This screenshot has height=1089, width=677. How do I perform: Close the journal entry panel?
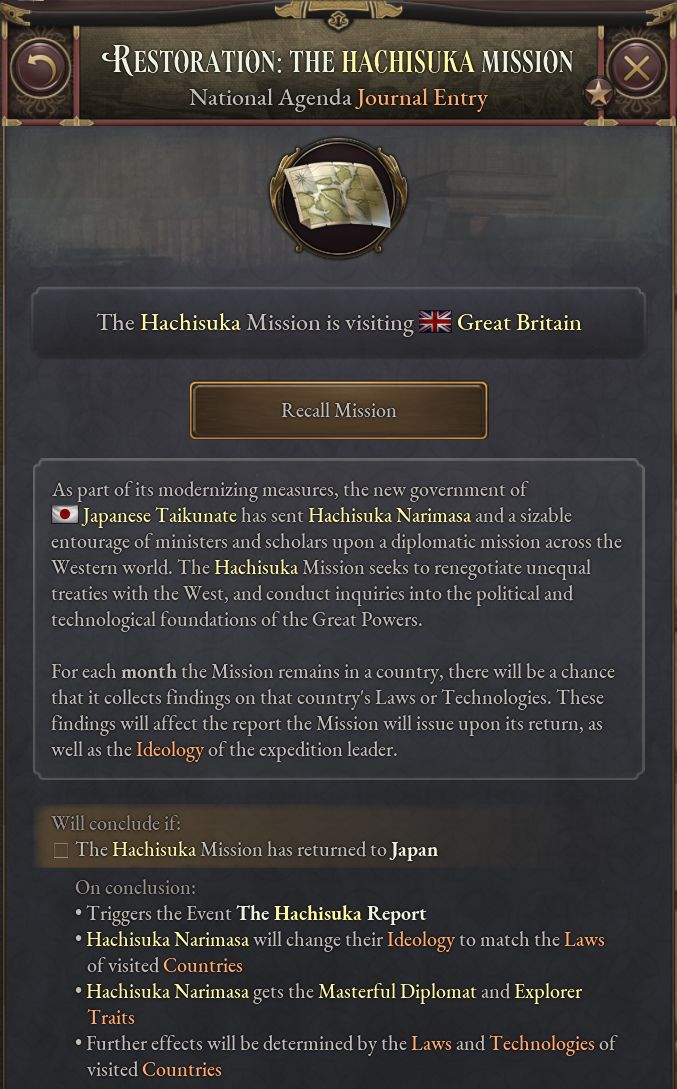(637, 69)
